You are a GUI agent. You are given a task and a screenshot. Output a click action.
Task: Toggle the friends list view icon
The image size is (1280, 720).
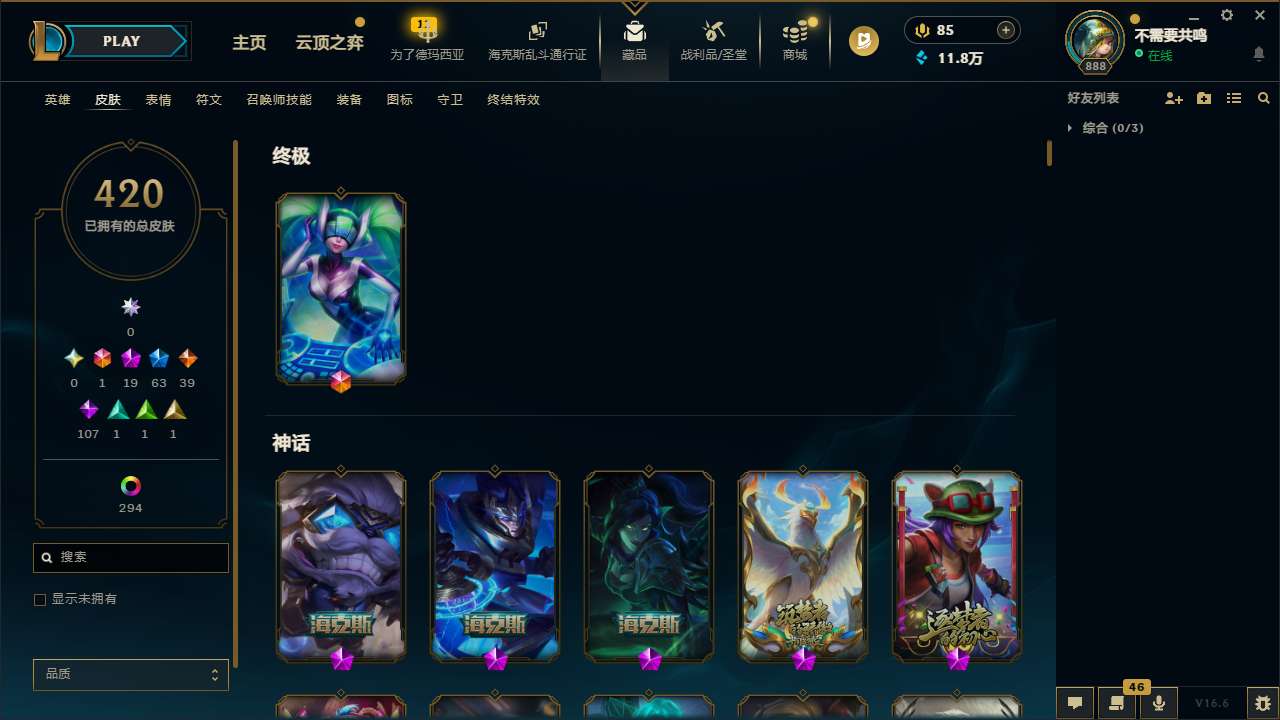[1234, 98]
